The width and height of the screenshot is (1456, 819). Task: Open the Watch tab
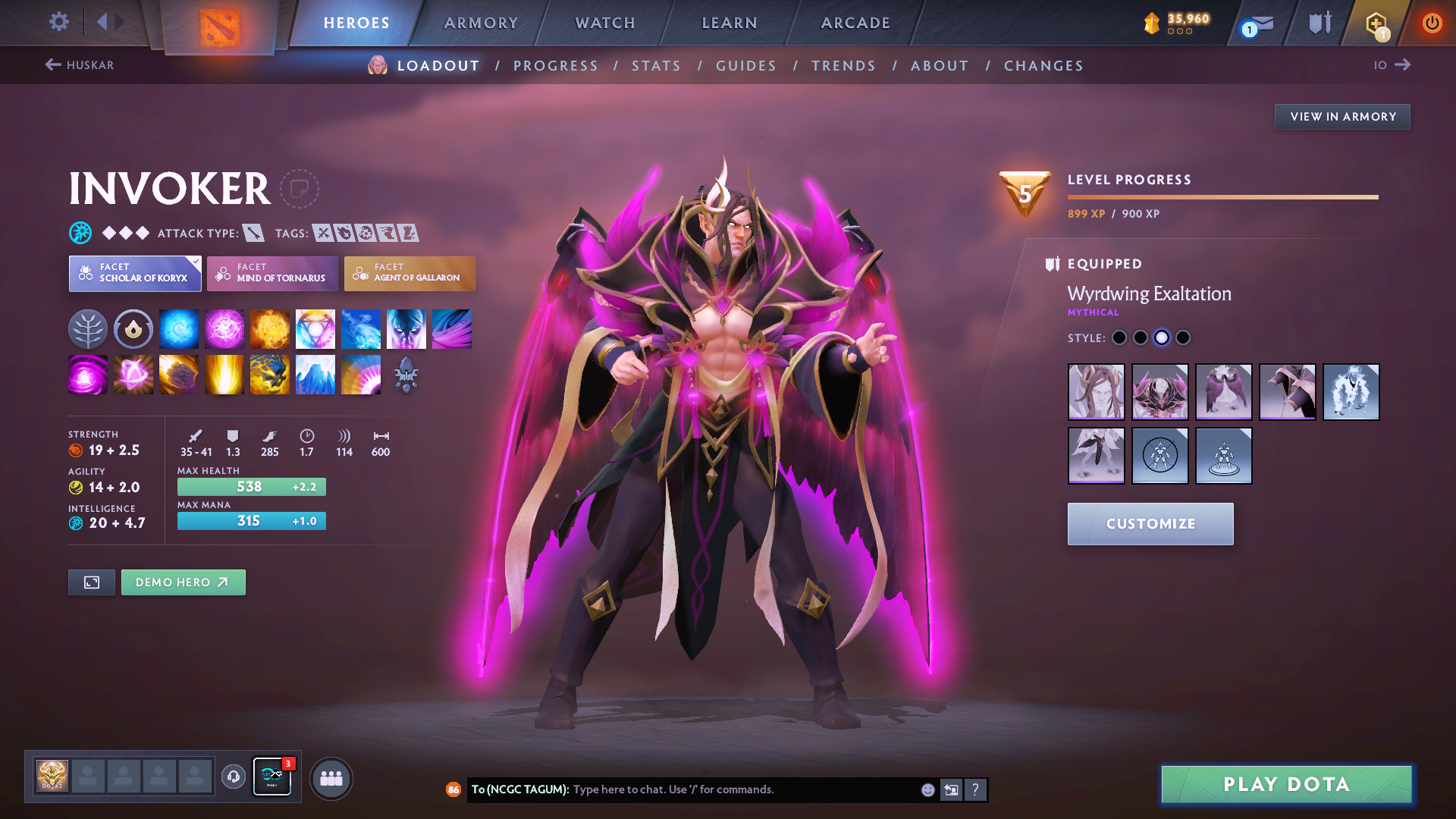[604, 23]
